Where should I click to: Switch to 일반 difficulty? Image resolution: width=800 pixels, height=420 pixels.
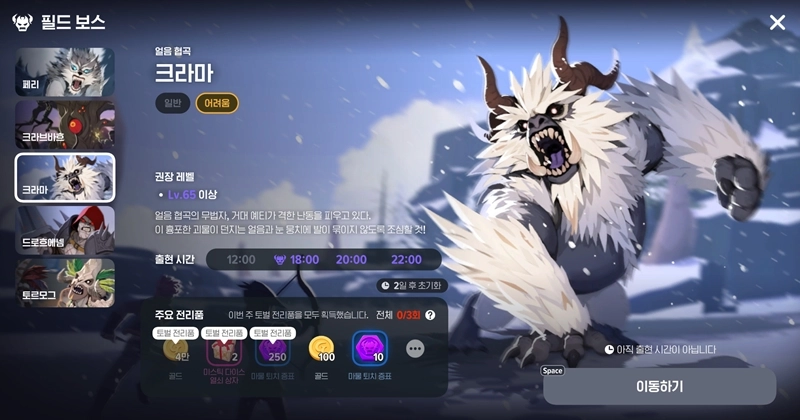(x=170, y=103)
